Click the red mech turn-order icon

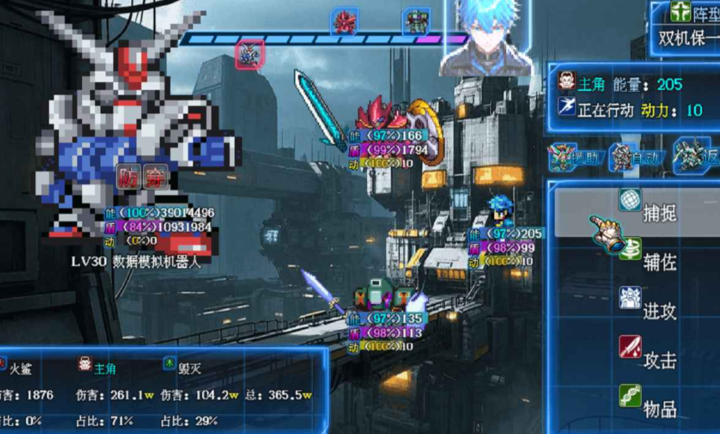pos(346,21)
